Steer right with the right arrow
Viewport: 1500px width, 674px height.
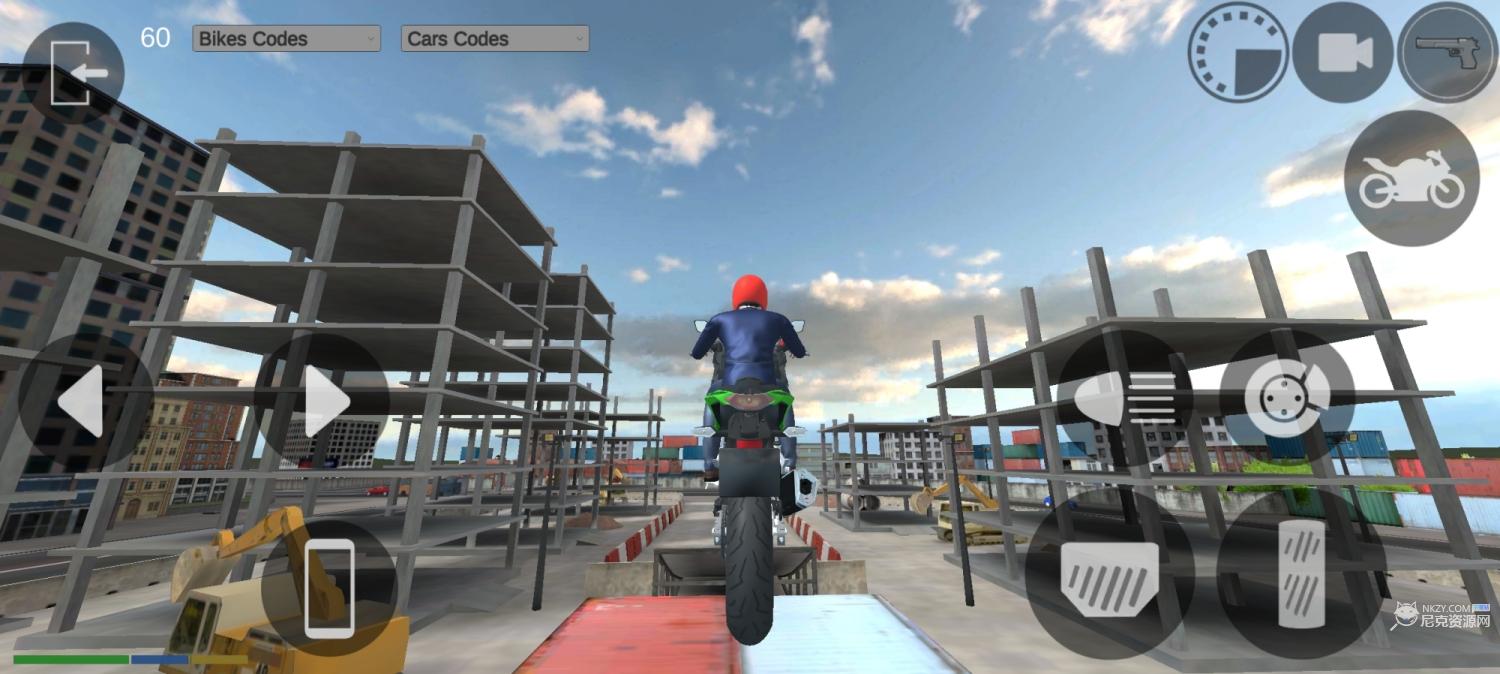322,401
